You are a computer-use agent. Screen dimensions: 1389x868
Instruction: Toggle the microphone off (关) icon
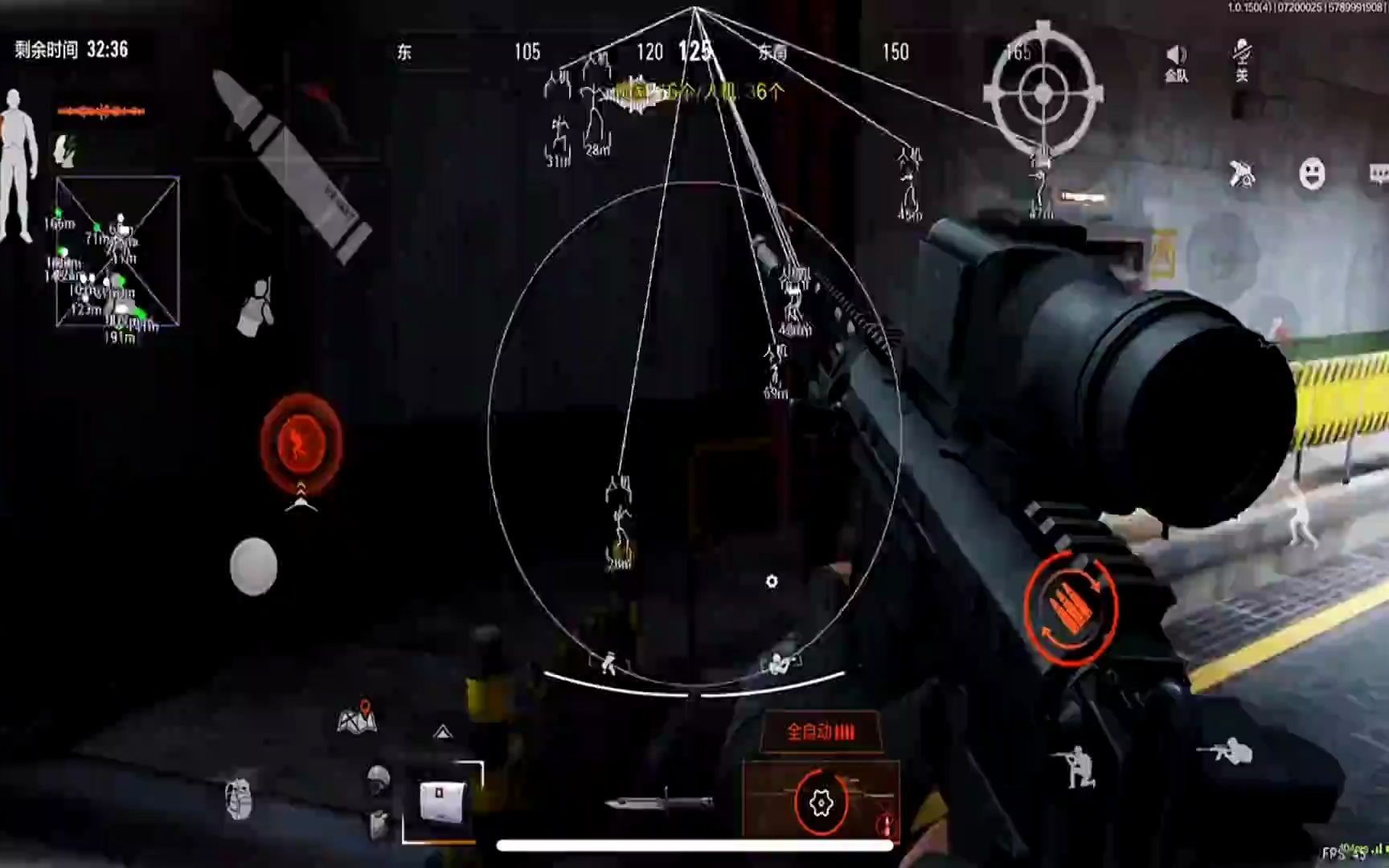(x=1242, y=59)
